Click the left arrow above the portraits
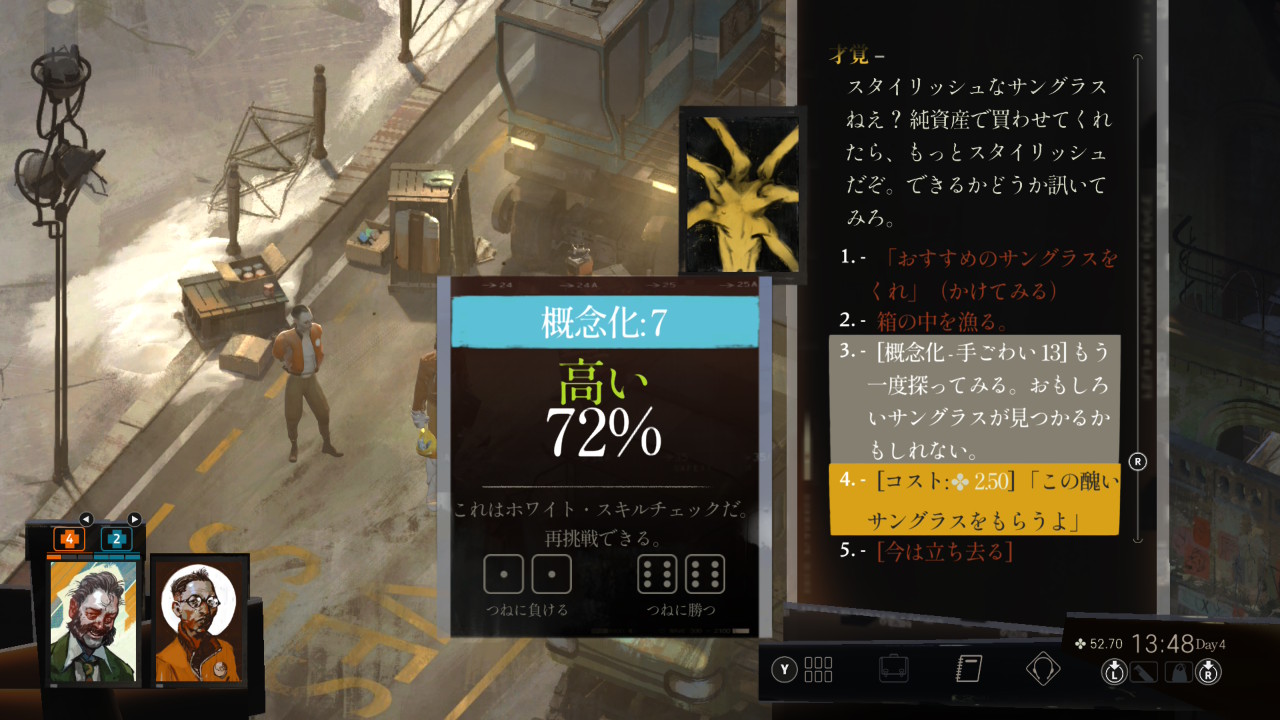 (x=86, y=519)
